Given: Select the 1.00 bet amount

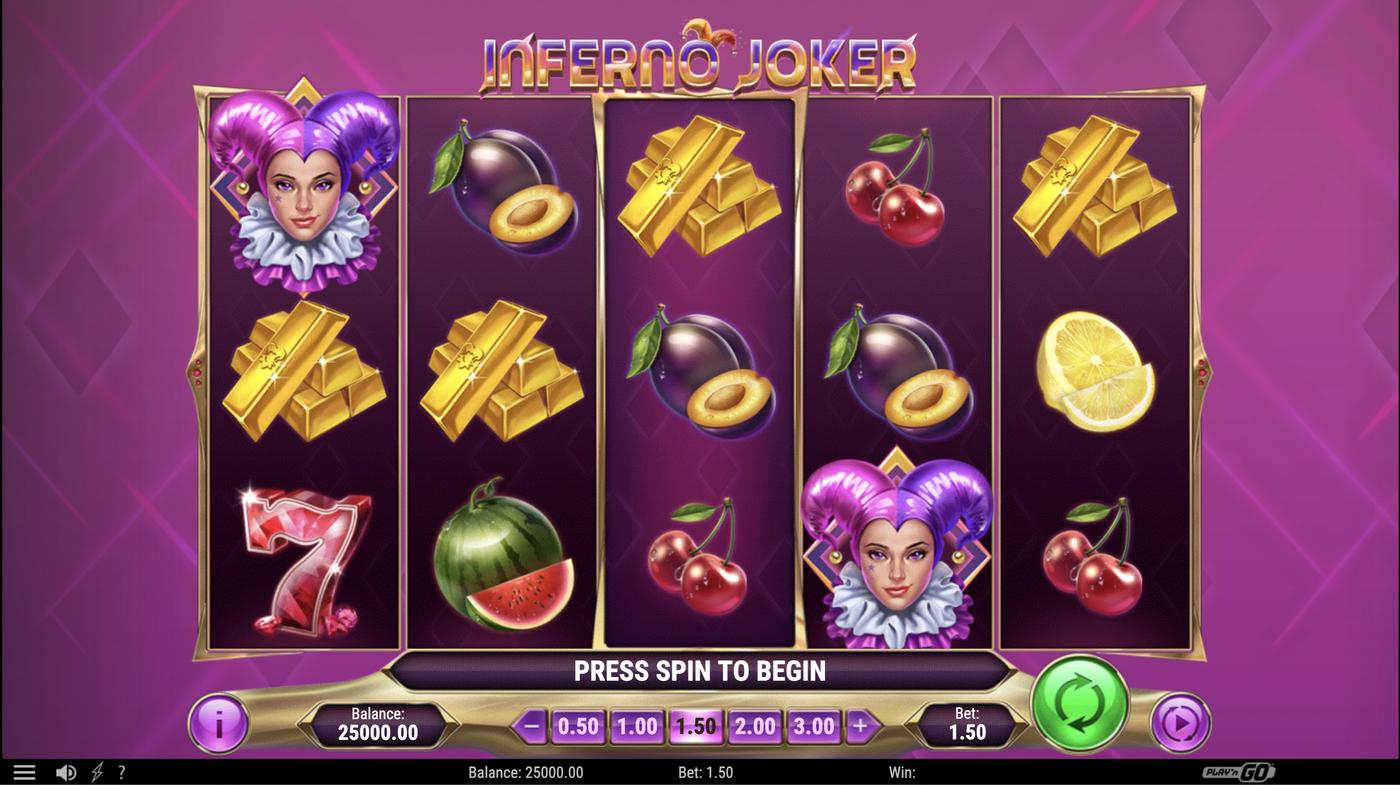Looking at the screenshot, I should click(637, 725).
